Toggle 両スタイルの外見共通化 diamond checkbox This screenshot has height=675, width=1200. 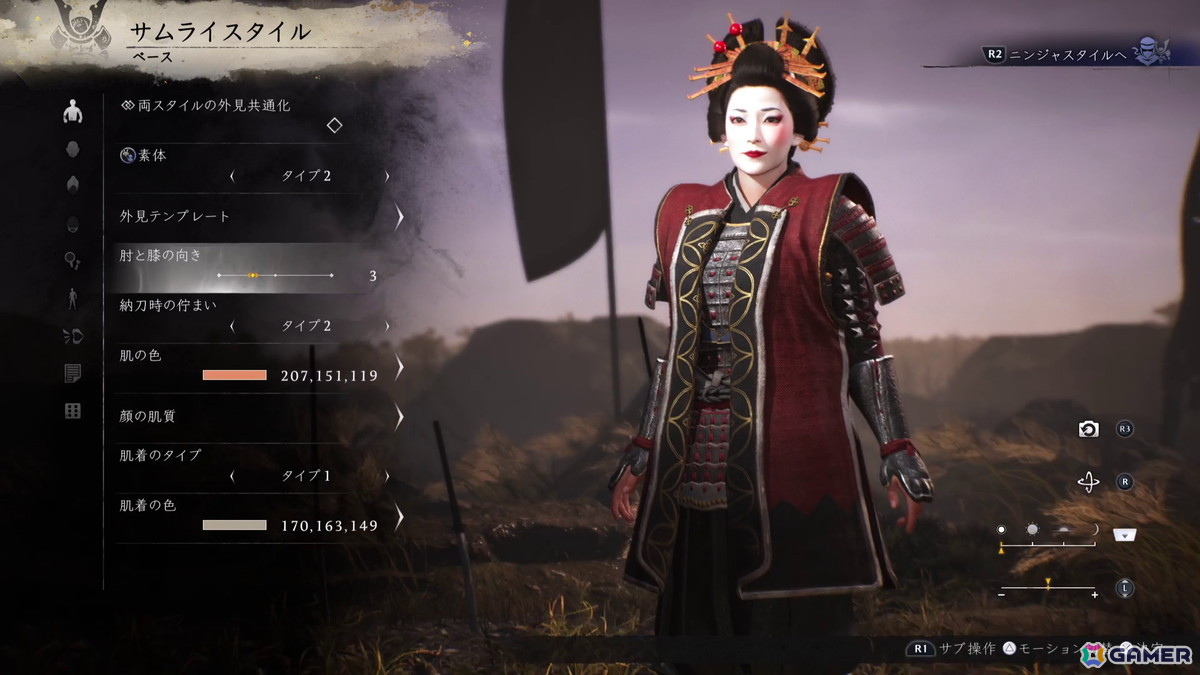click(335, 125)
